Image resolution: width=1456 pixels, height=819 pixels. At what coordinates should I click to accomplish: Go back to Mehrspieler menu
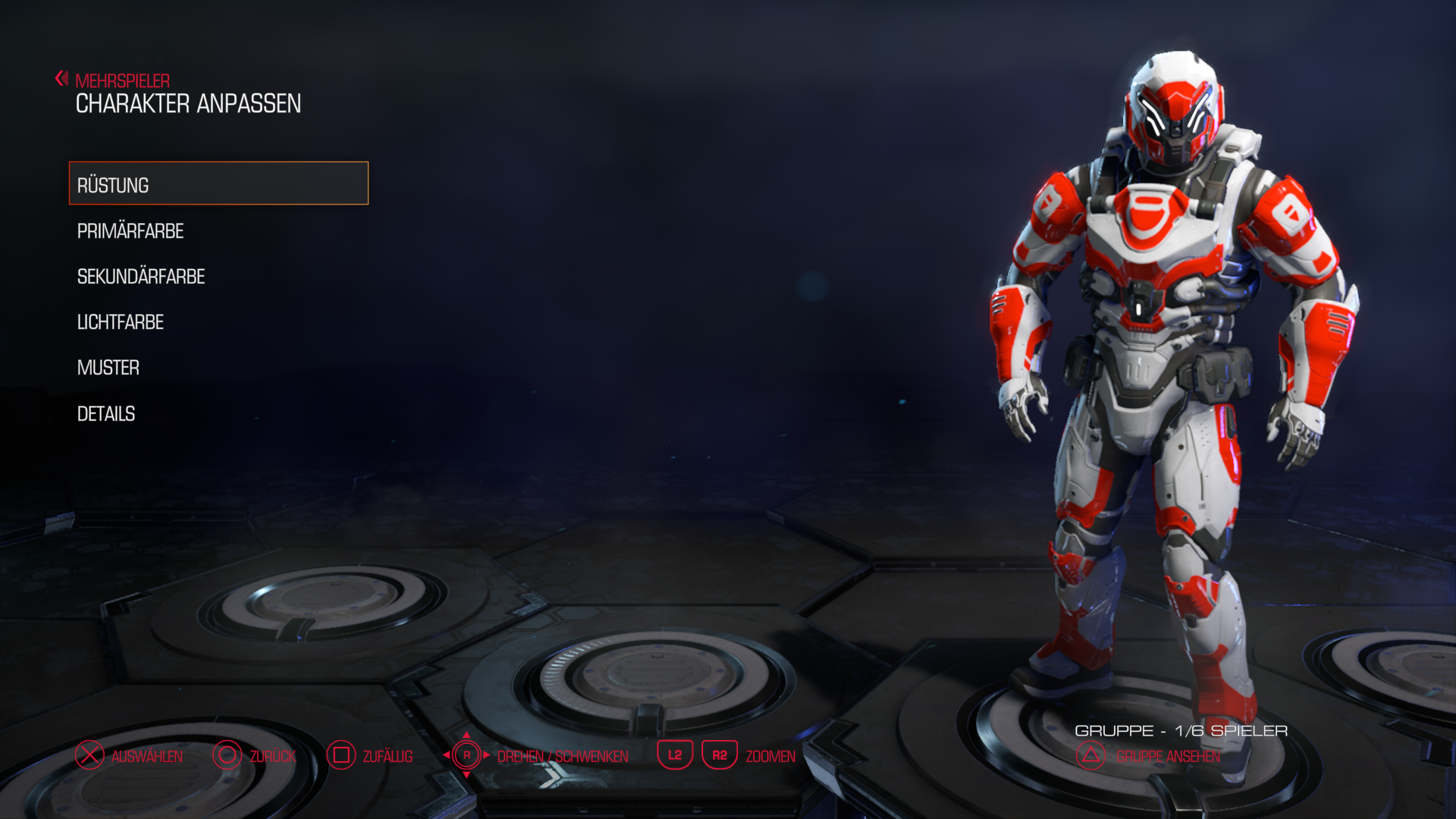[121, 80]
